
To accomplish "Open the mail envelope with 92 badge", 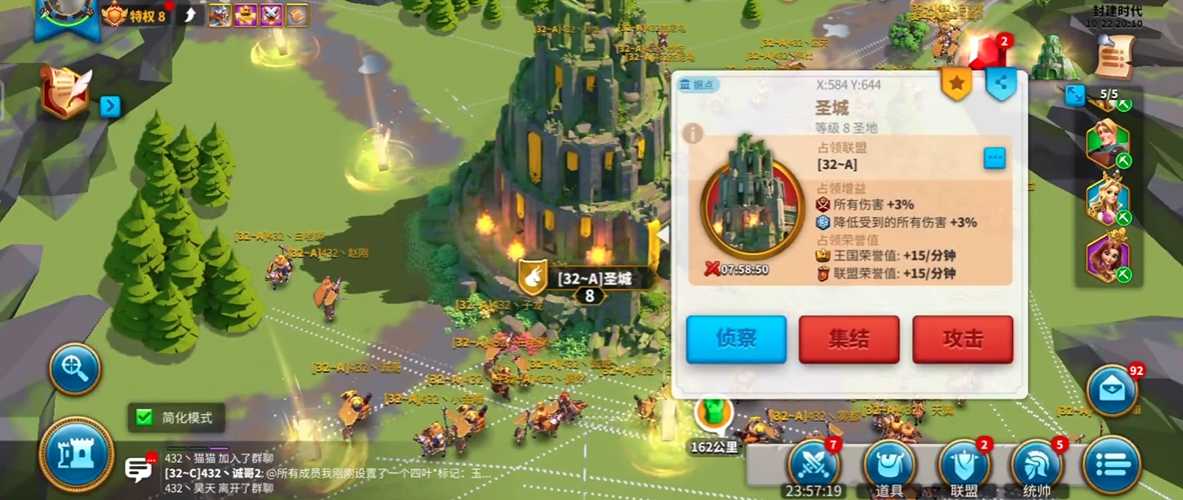I will tap(1113, 387).
